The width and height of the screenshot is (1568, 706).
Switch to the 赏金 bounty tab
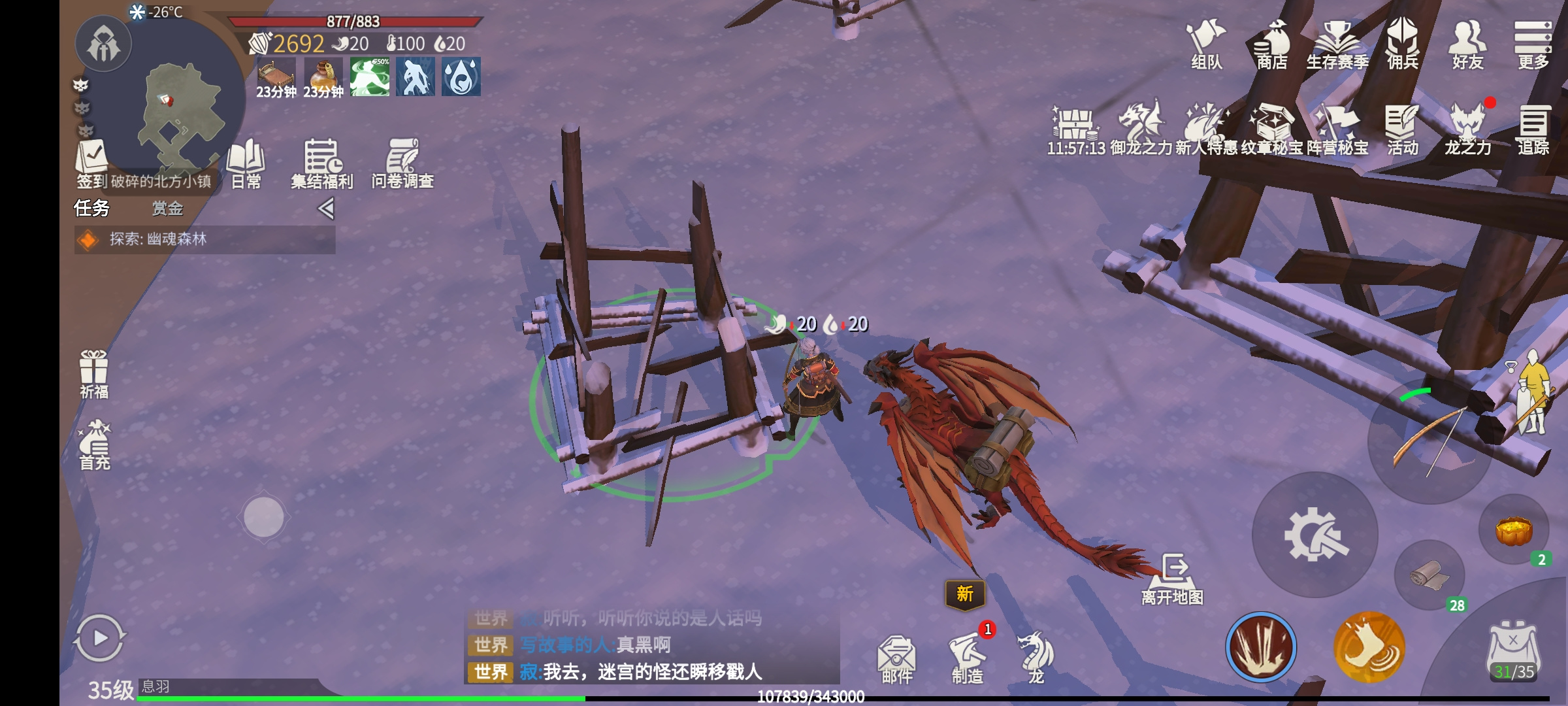click(167, 209)
